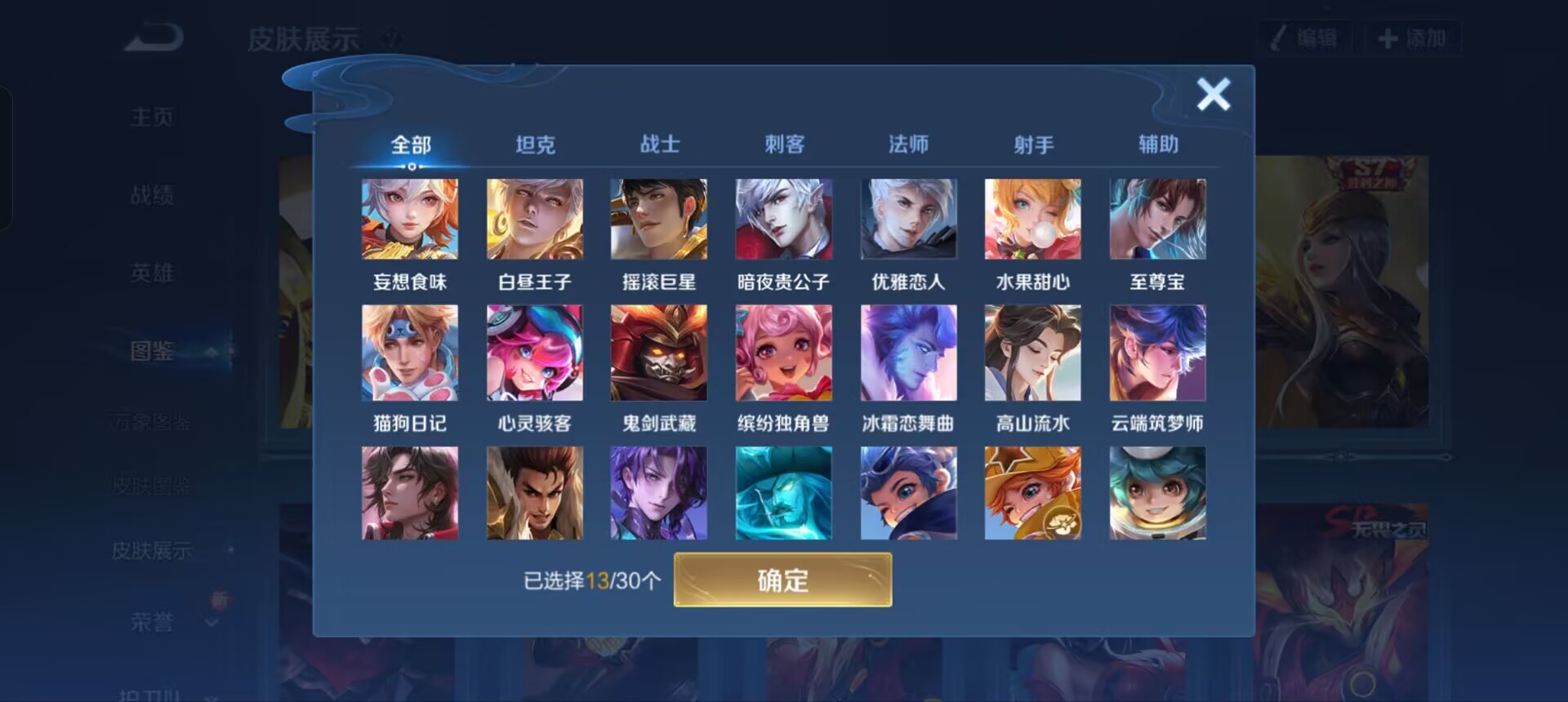The image size is (1568, 702).
Task: Select the 冰霜恋舞曲 skin avatar
Action: click(908, 352)
